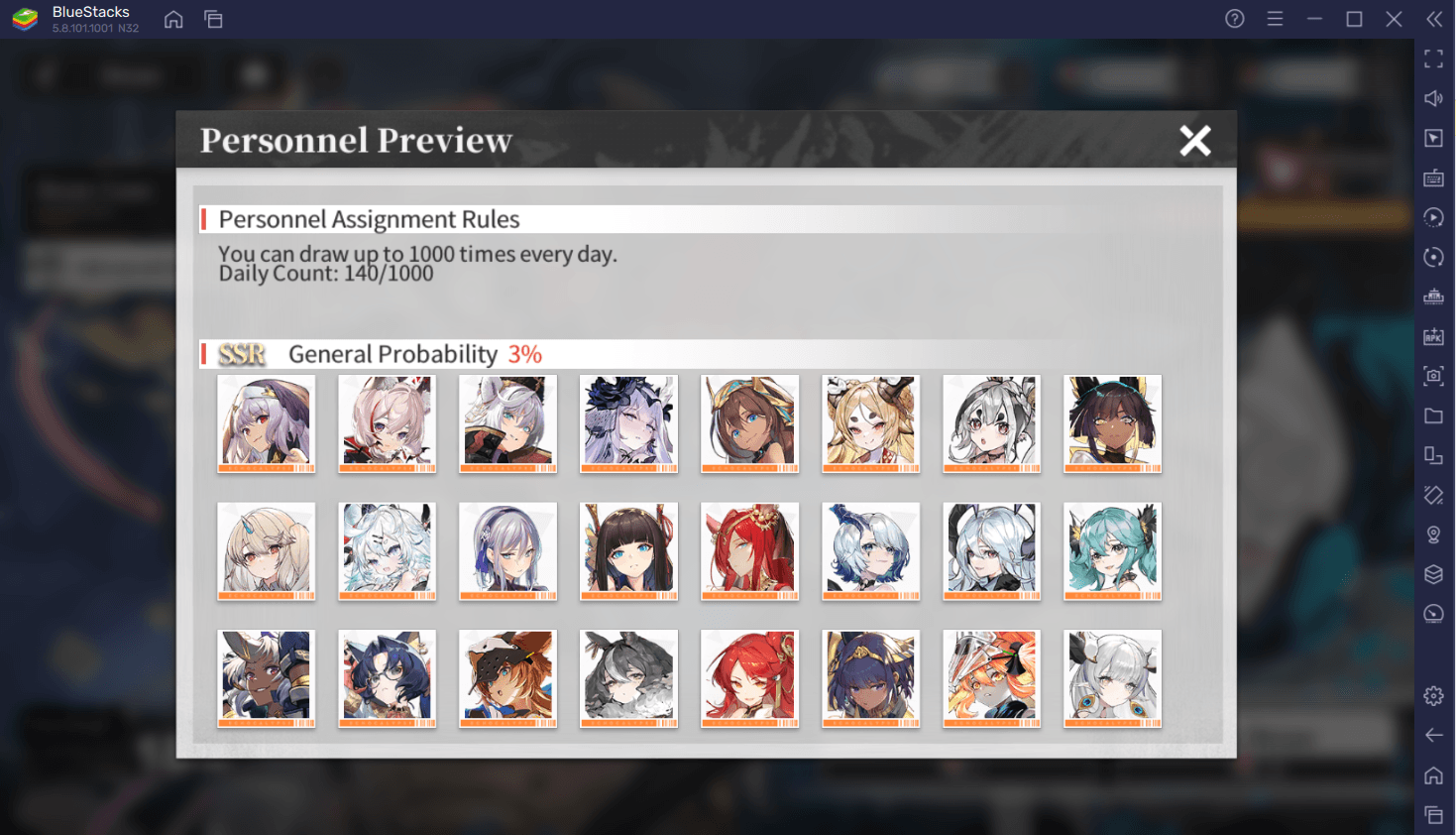Open the BlueStacks hamburger menu

coord(1275,19)
